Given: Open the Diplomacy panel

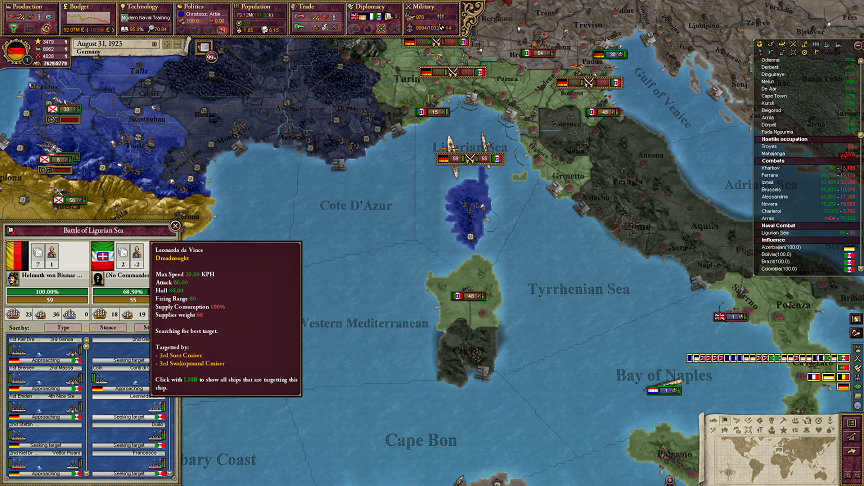Looking at the screenshot, I should tap(373, 6).
